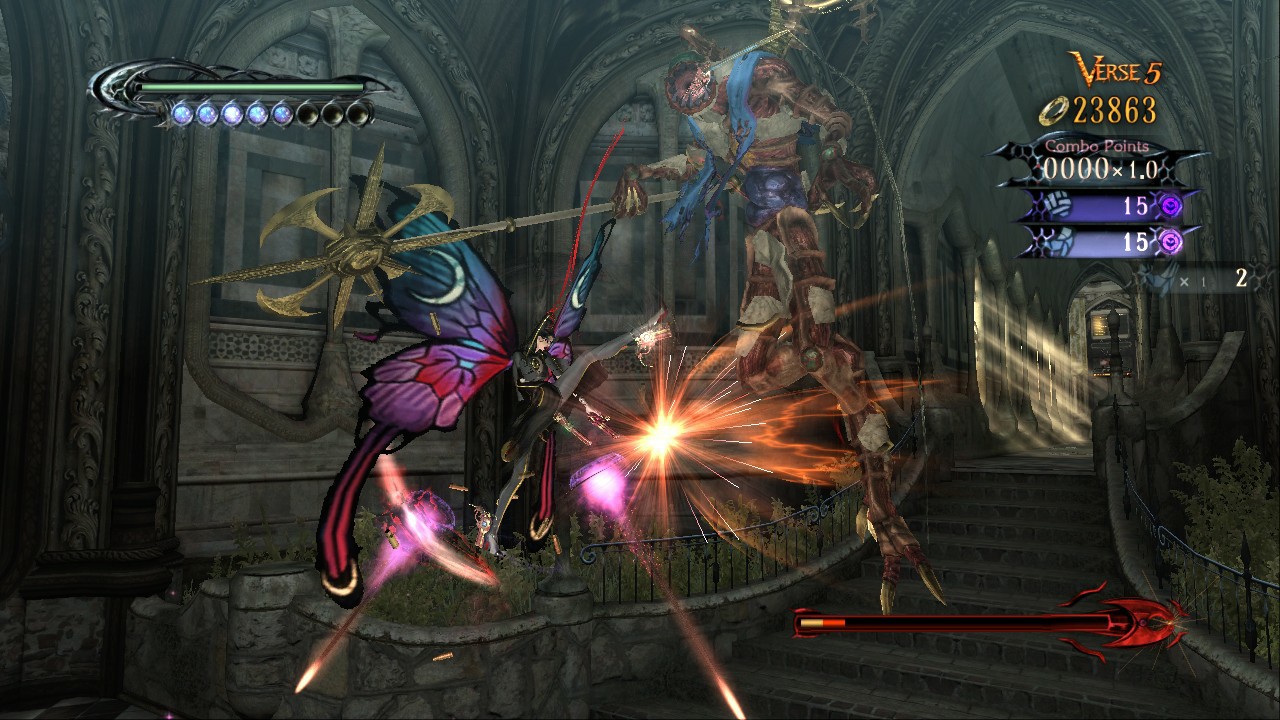
Task: Click the pink orb icon on lower gauge
Action: (x=1169, y=240)
